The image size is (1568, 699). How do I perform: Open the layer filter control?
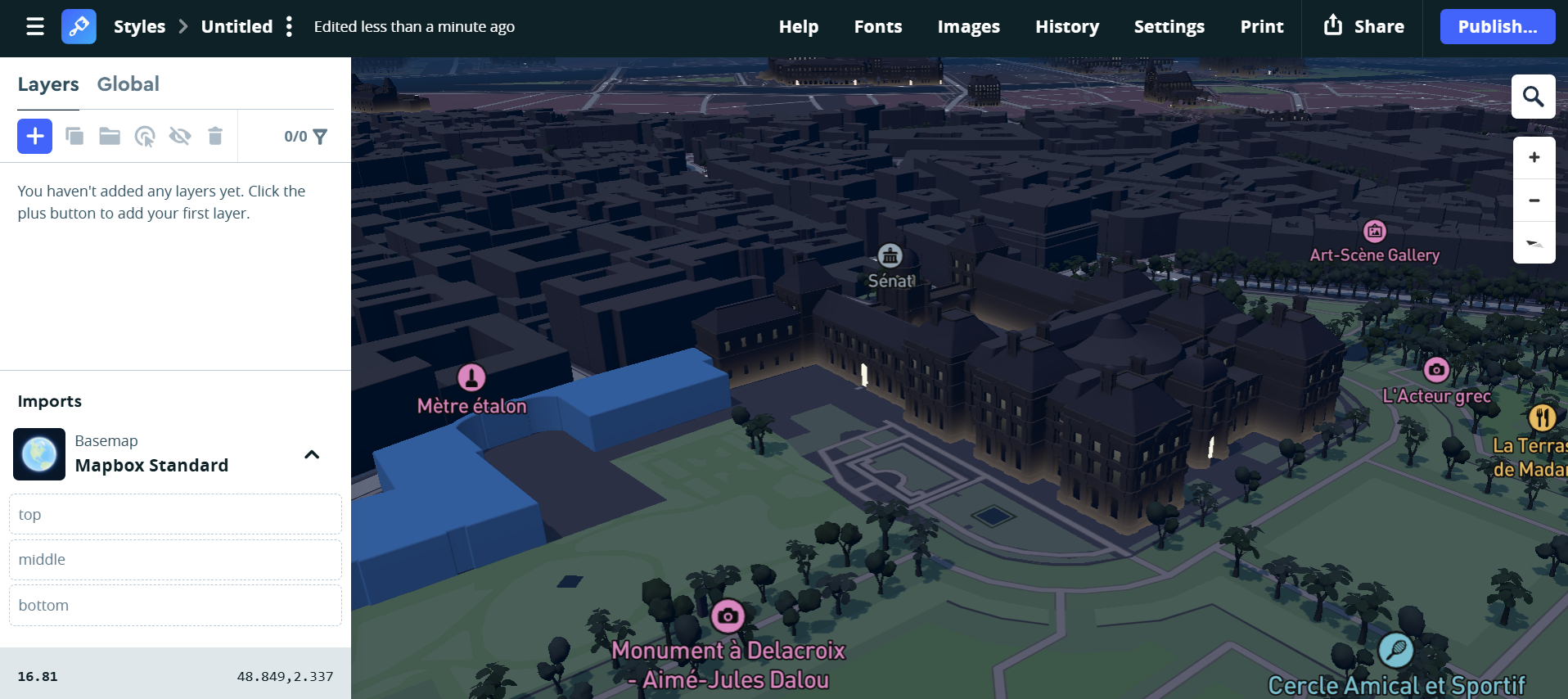(x=321, y=136)
